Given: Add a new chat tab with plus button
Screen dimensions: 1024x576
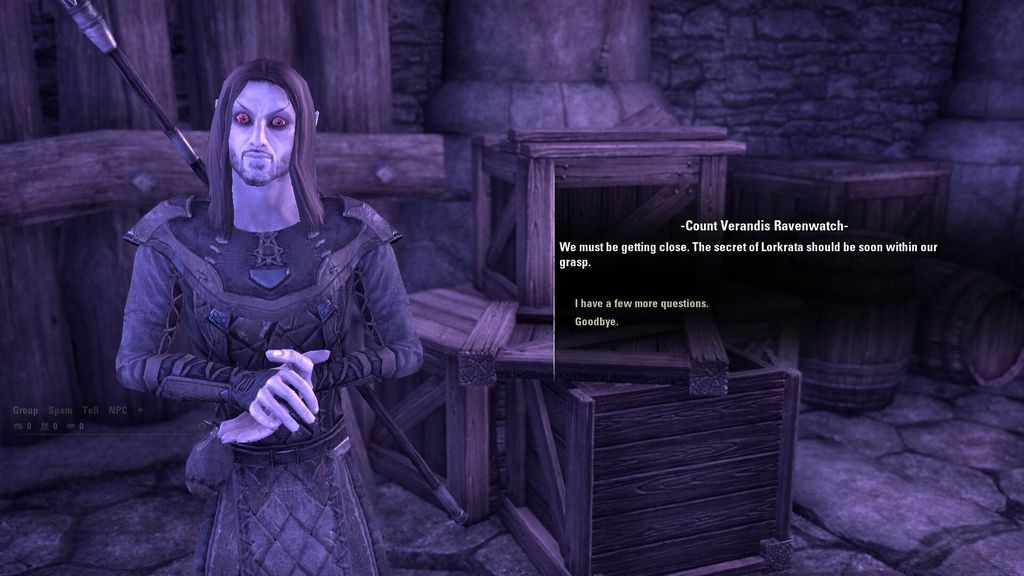Looking at the screenshot, I should coord(140,411).
